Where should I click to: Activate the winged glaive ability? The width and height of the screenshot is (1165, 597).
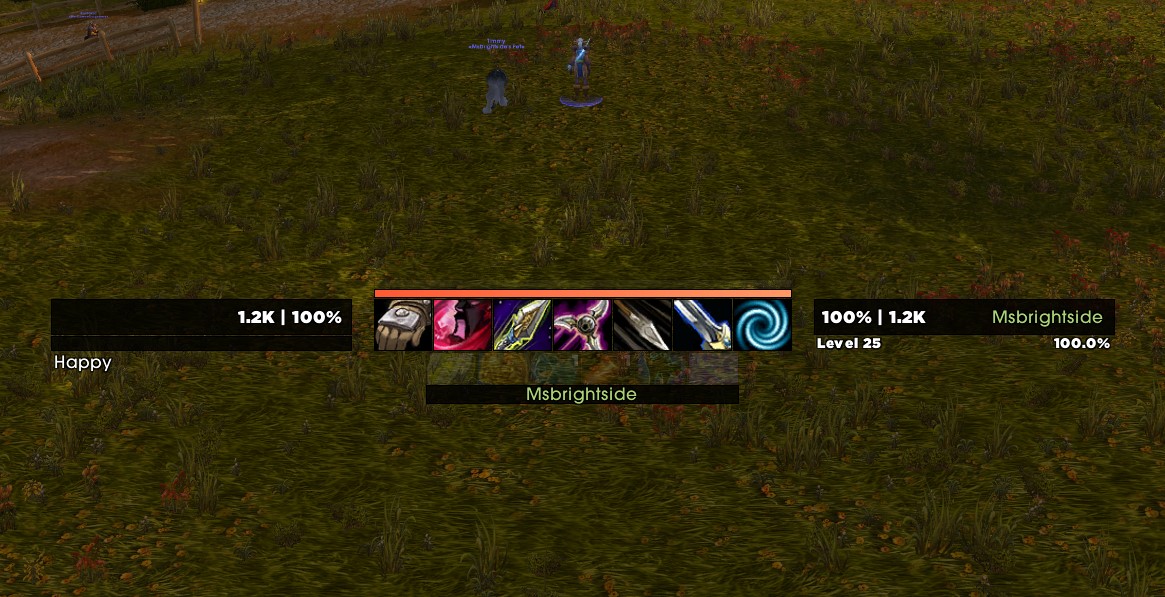[x=582, y=325]
